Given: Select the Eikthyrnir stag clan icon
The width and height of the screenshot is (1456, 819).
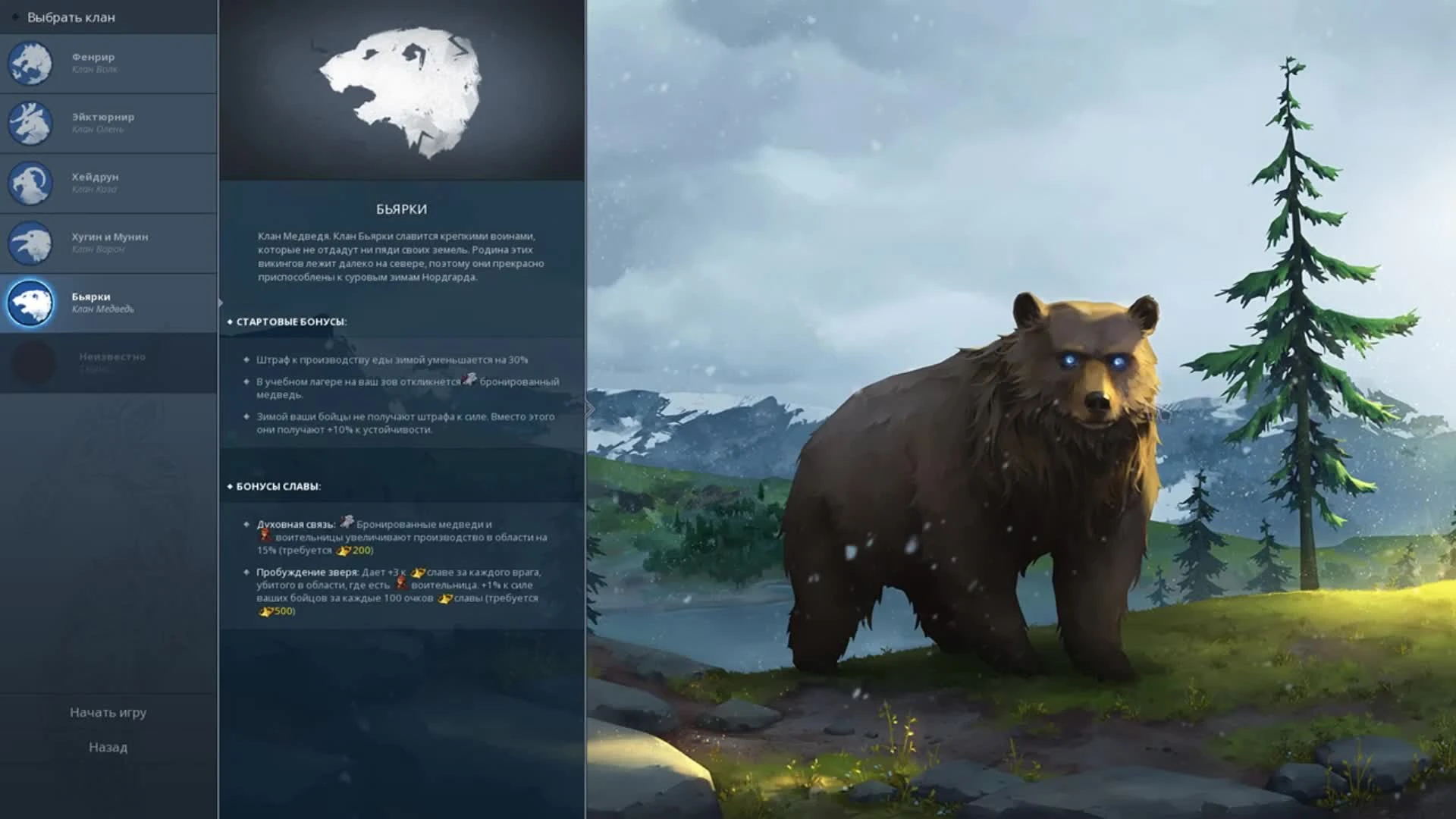Looking at the screenshot, I should (30, 124).
